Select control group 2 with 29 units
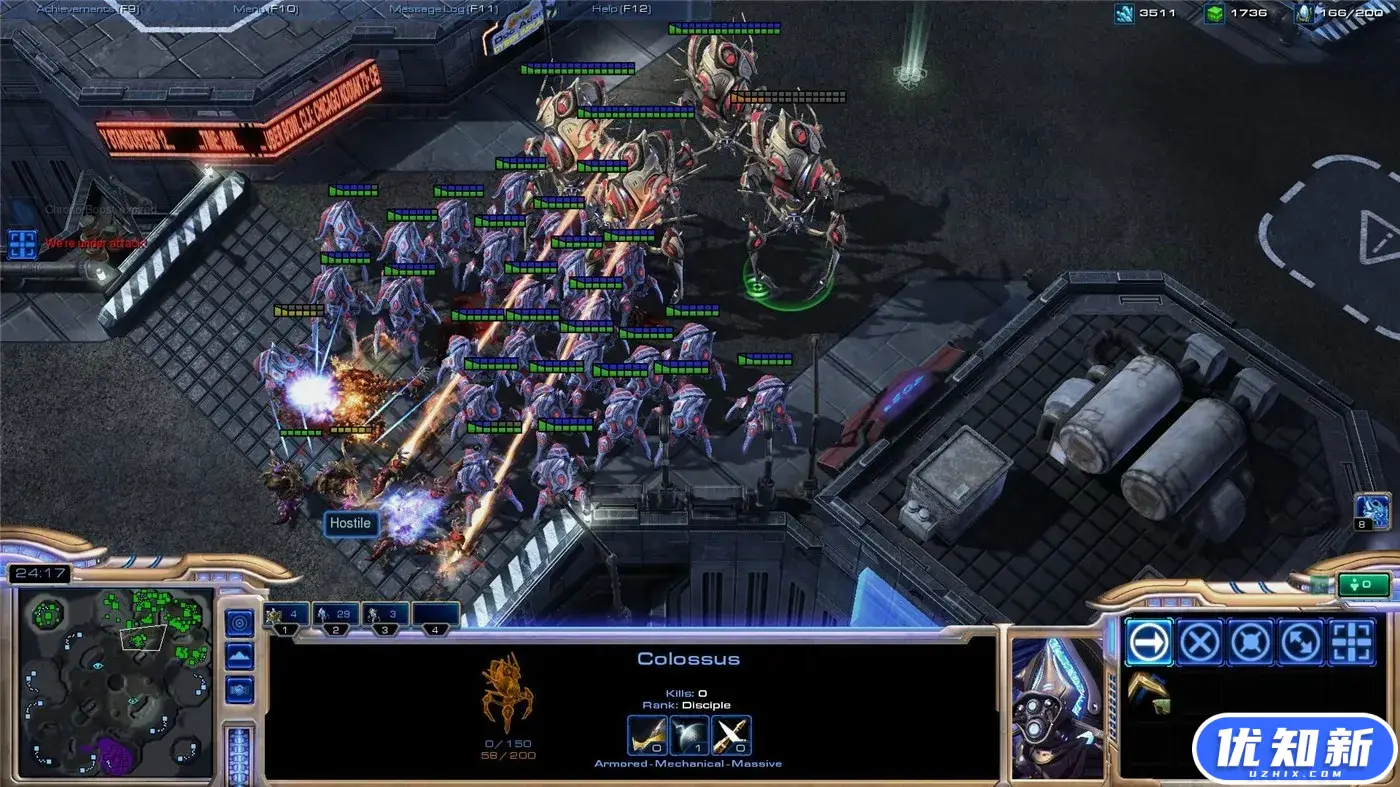The image size is (1400, 787). point(336,615)
